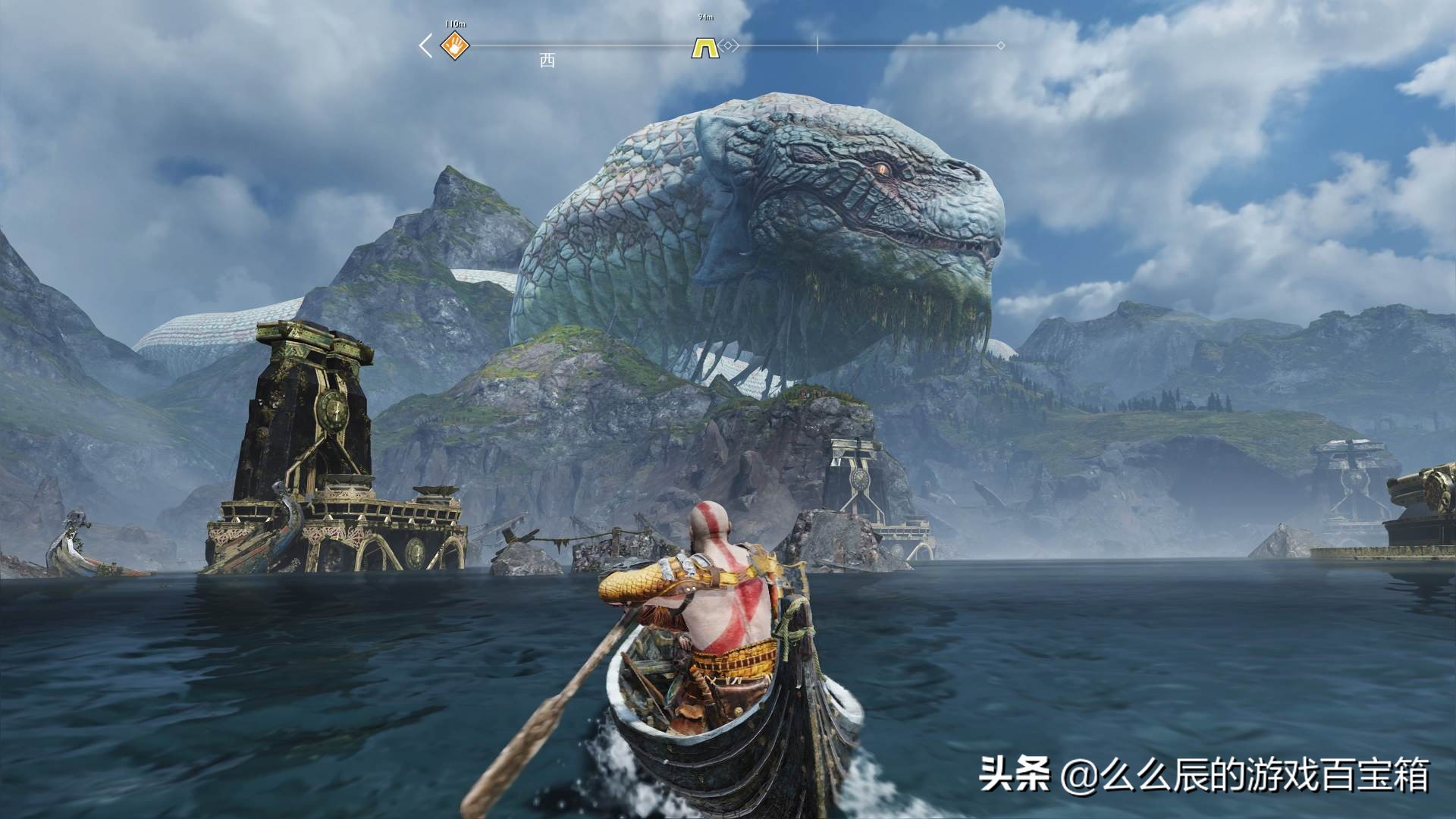
Task: Select the 西 (West) direction label
Action: 548,58
